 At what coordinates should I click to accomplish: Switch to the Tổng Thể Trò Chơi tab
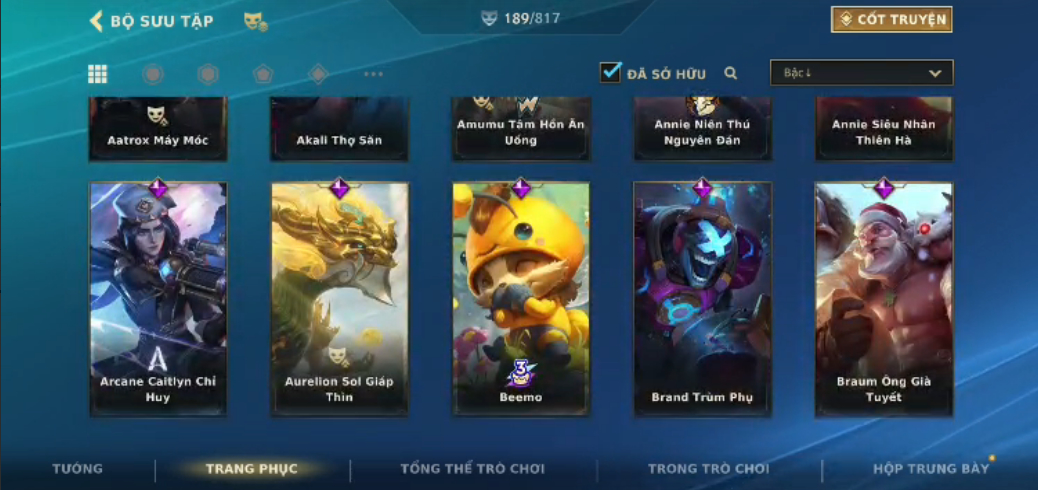pos(472,469)
